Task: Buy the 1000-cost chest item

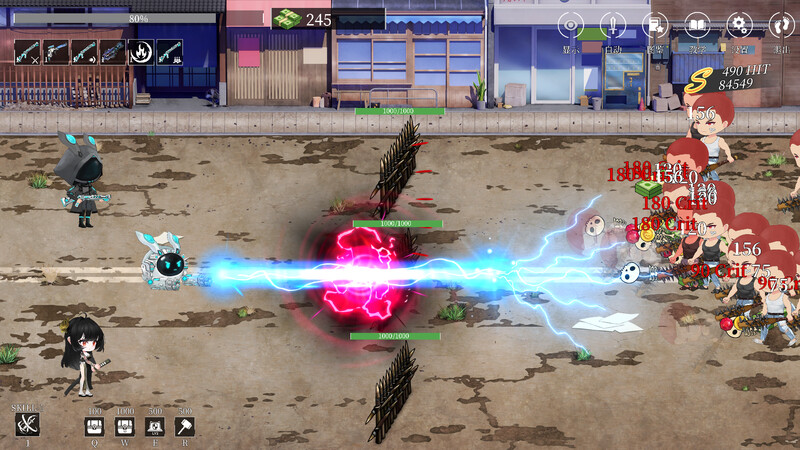Action: (125, 427)
